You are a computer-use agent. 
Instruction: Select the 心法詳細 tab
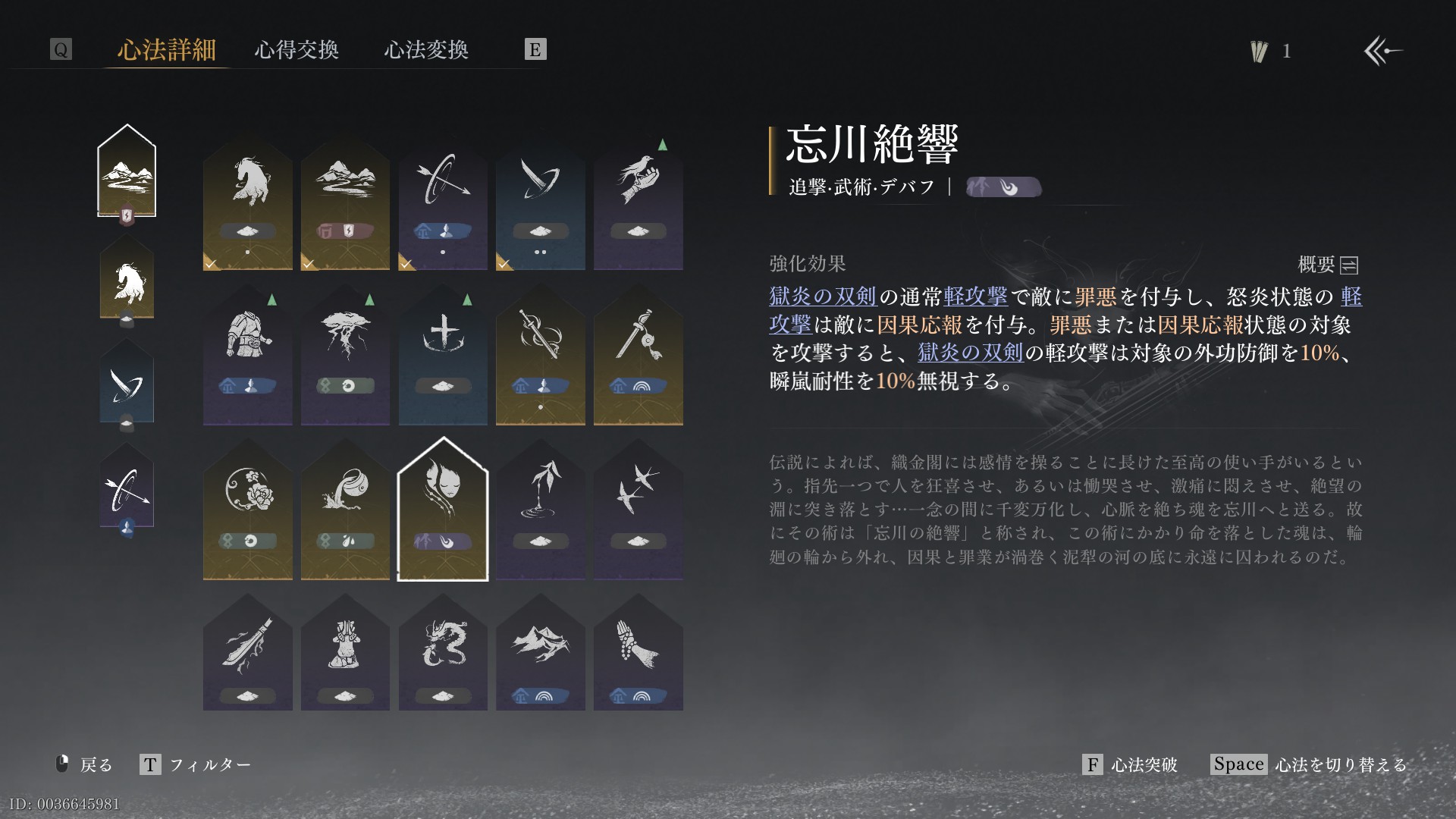click(167, 50)
